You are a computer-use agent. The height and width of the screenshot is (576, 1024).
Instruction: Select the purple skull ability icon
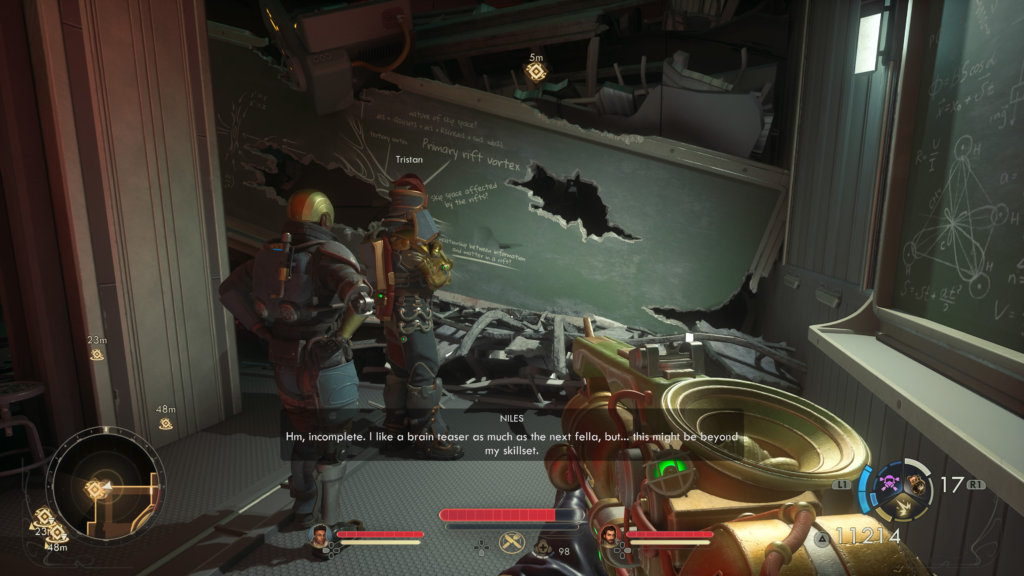pyautogui.click(x=887, y=482)
